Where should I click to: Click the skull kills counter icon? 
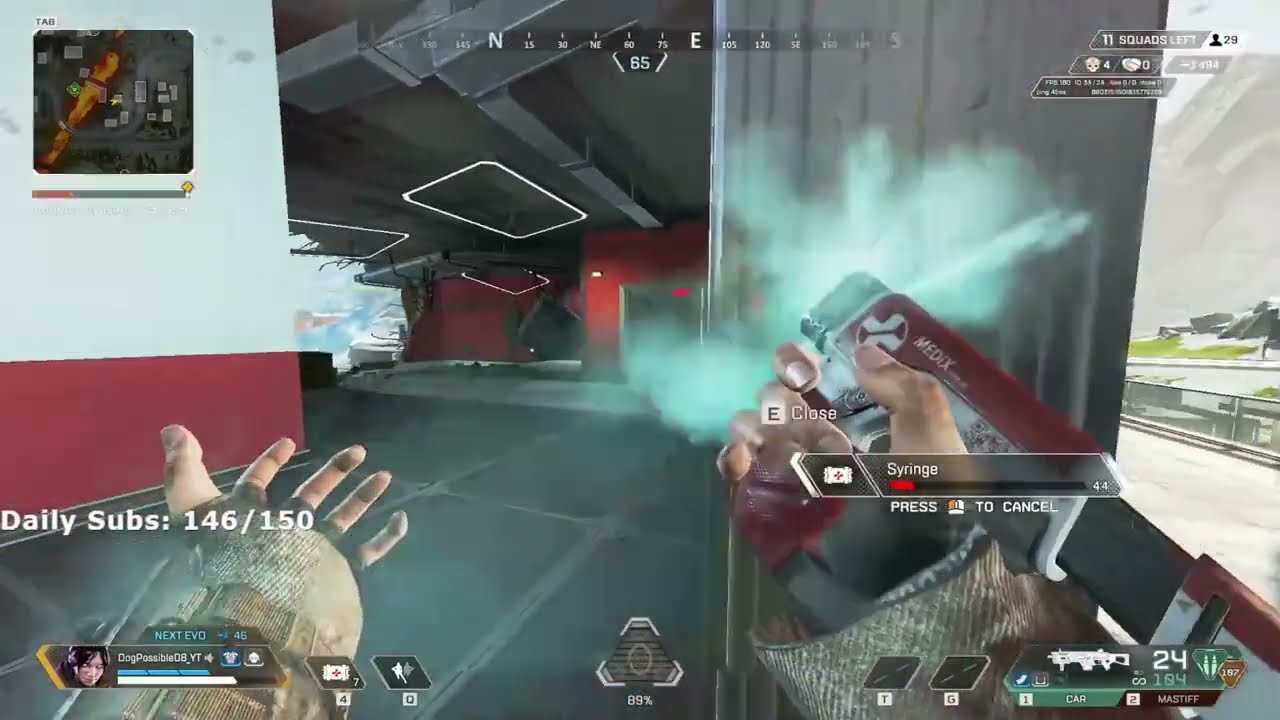point(1093,64)
